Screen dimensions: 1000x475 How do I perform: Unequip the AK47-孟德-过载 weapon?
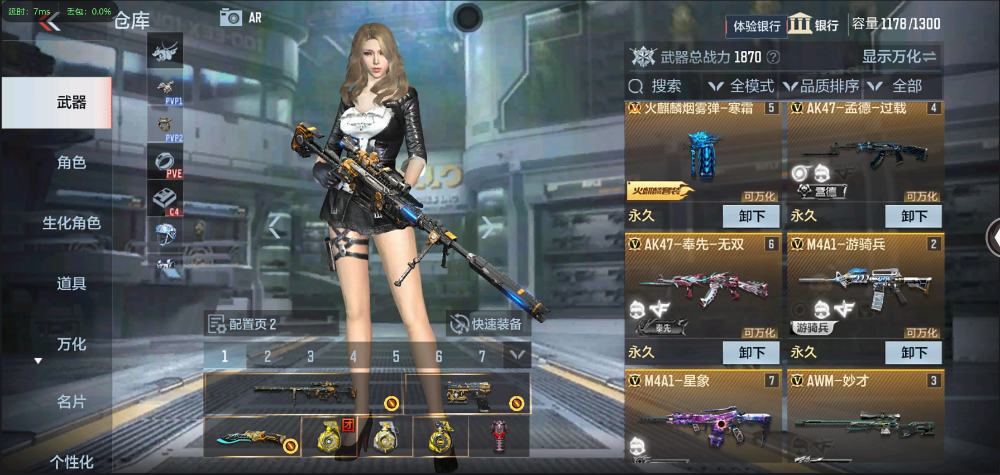point(914,216)
